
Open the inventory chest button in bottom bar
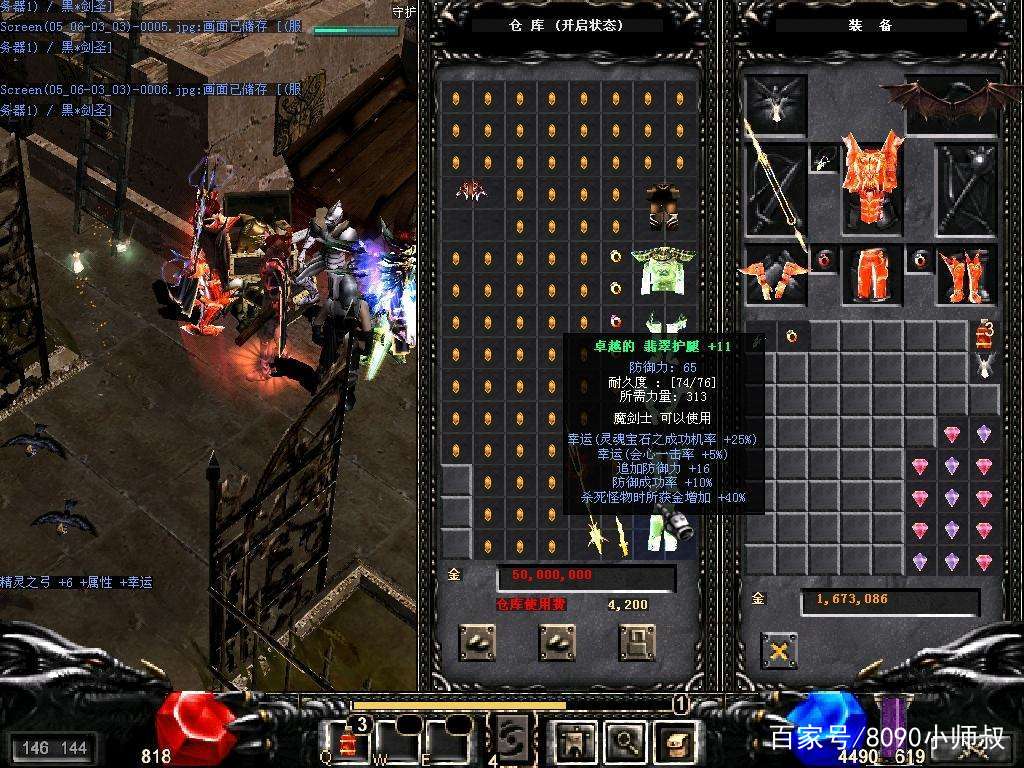(x=675, y=741)
